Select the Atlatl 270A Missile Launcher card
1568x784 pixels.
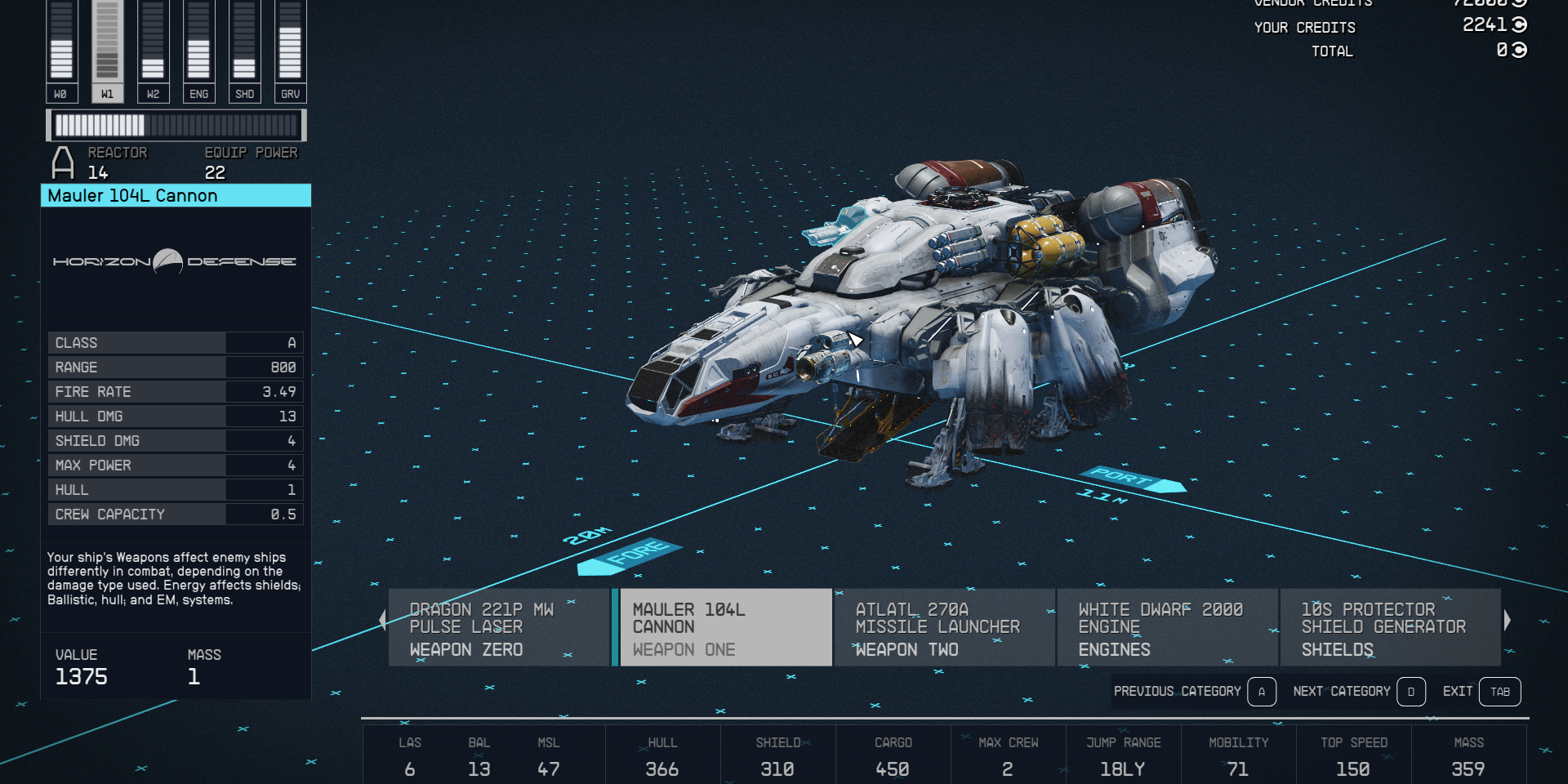[x=945, y=627]
